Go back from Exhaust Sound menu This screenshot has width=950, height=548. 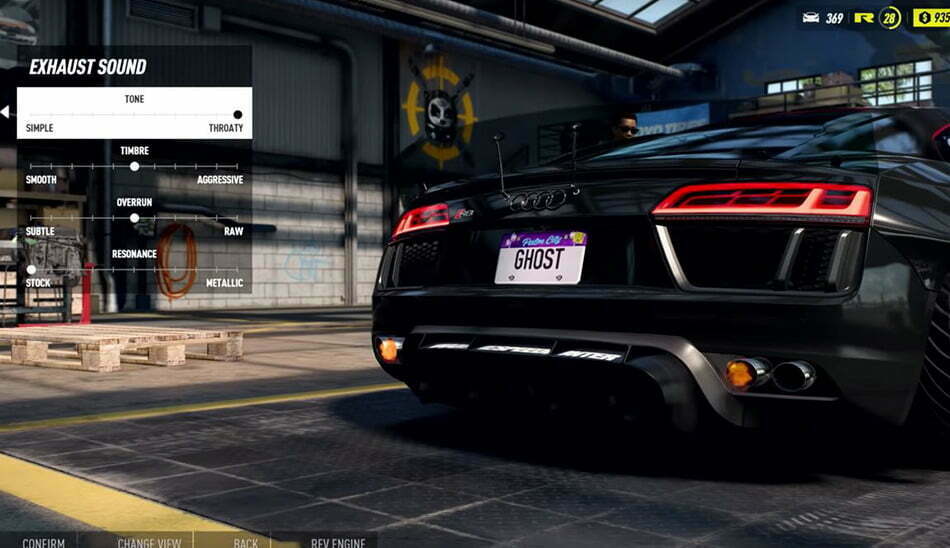246,542
